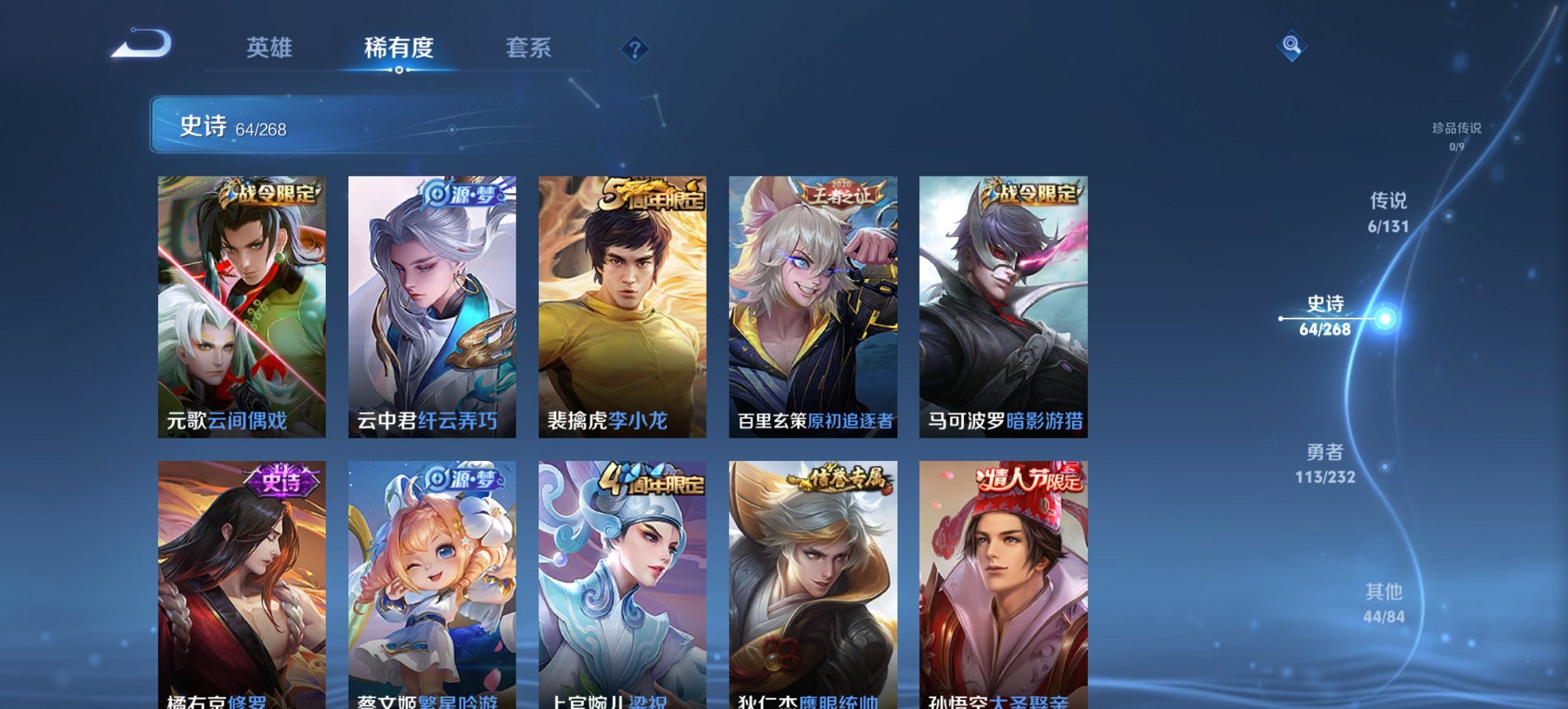Switch to the 套系 tab
This screenshot has width=1568, height=709.
click(529, 48)
